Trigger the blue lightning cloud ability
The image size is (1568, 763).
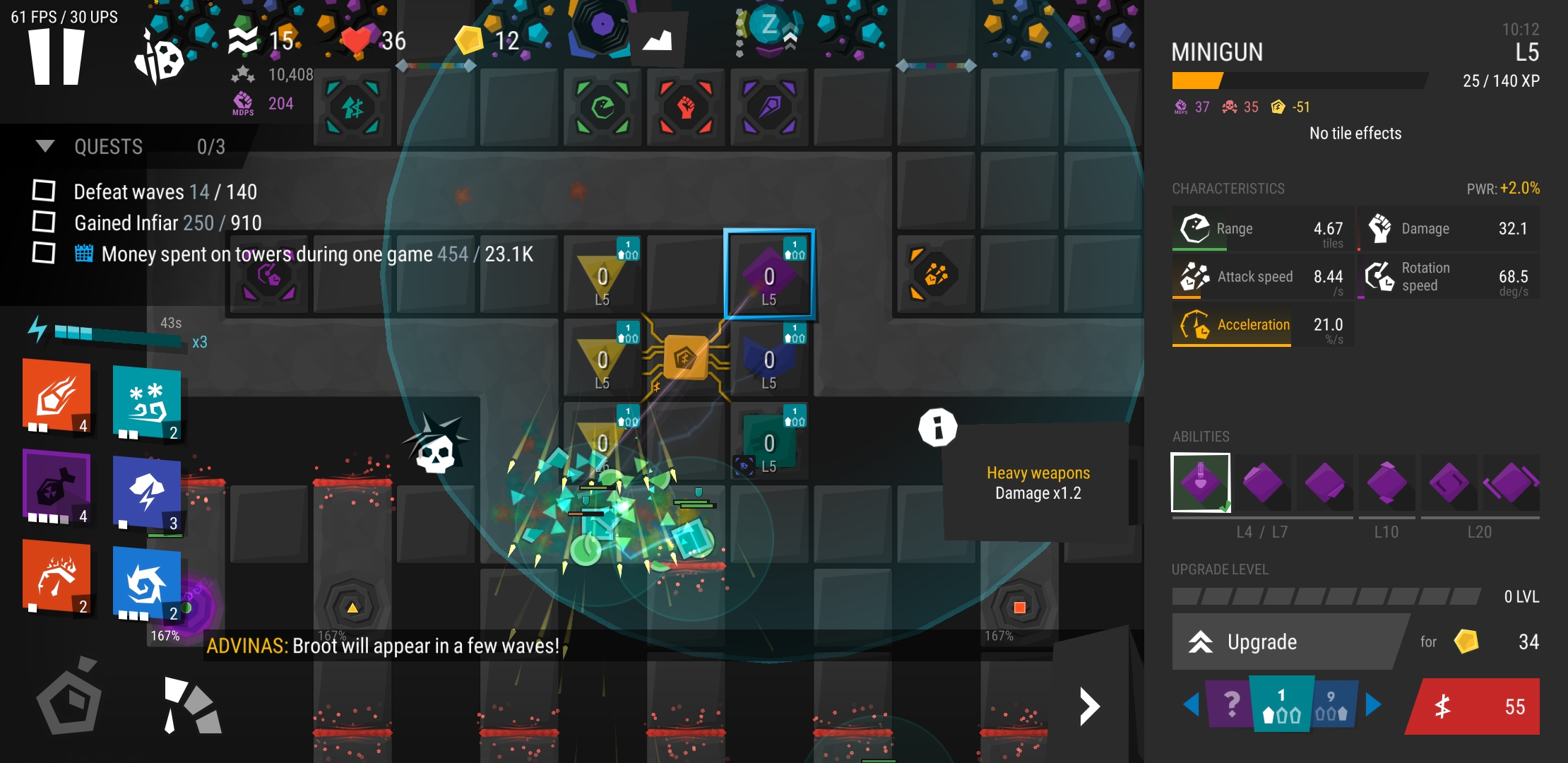[147, 492]
